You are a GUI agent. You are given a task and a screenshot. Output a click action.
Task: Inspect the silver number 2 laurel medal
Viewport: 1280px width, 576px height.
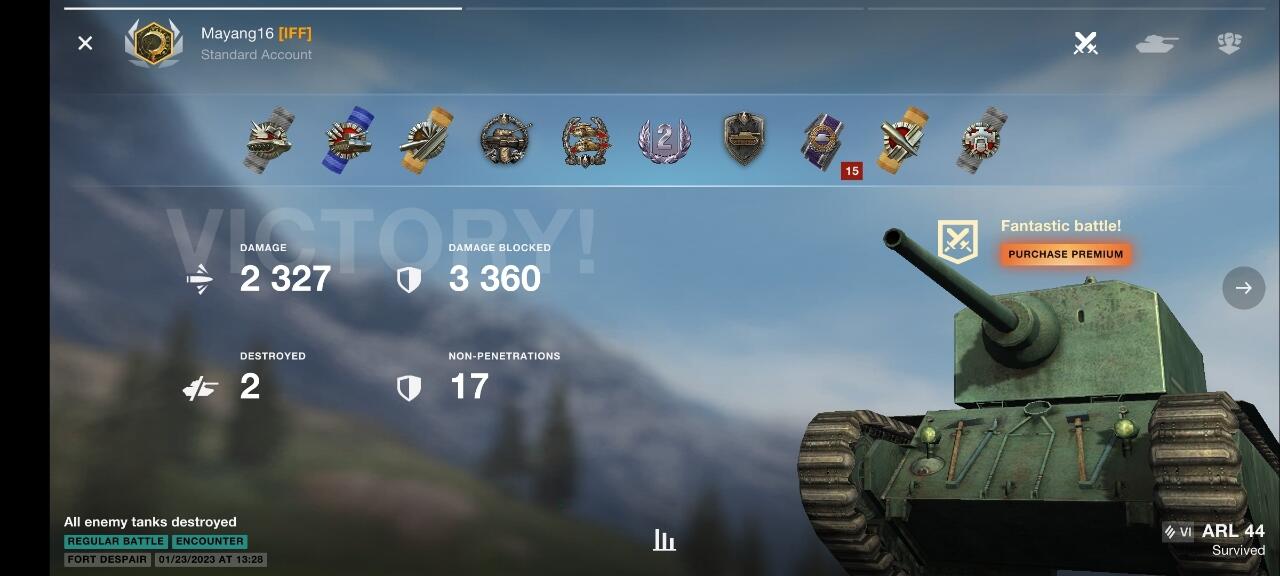(665, 141)
